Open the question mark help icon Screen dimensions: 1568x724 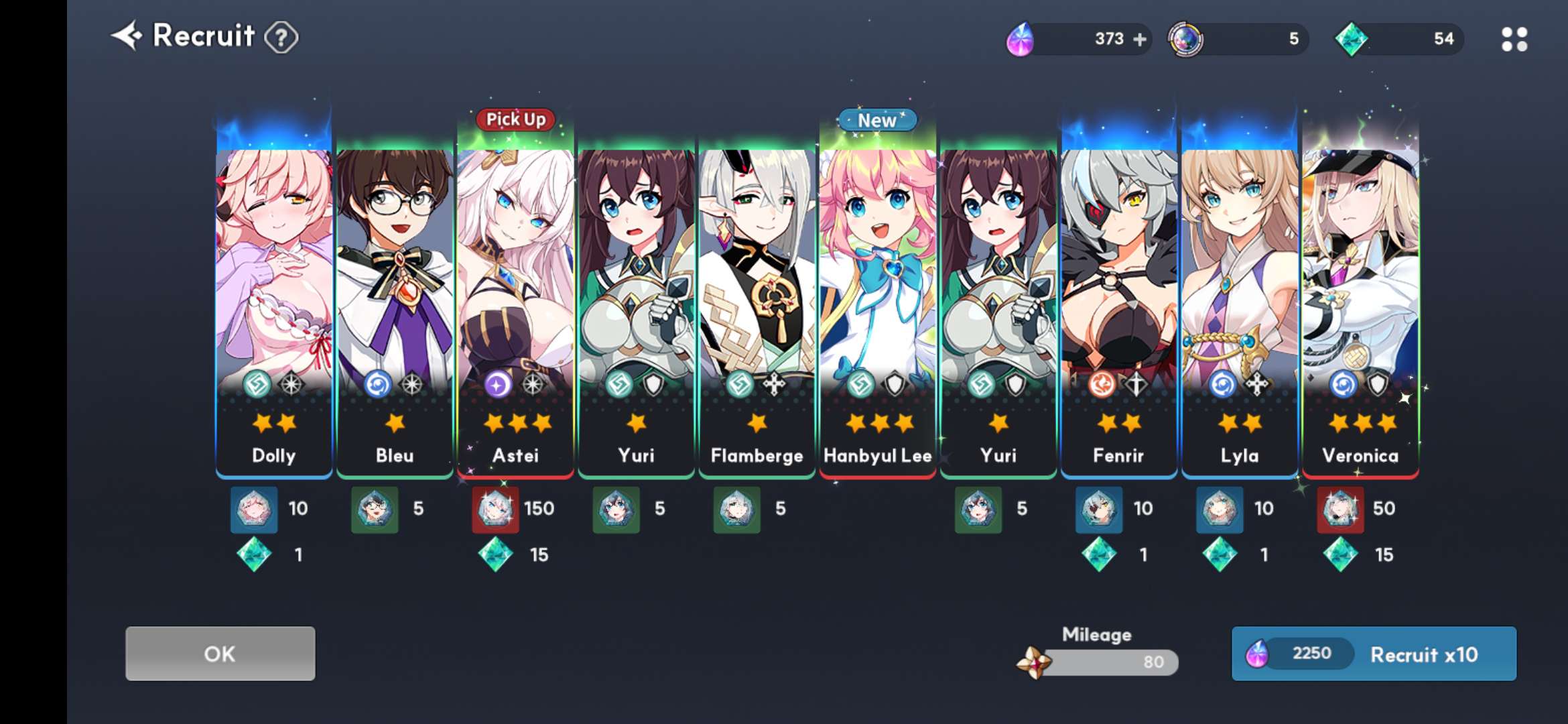281,38
